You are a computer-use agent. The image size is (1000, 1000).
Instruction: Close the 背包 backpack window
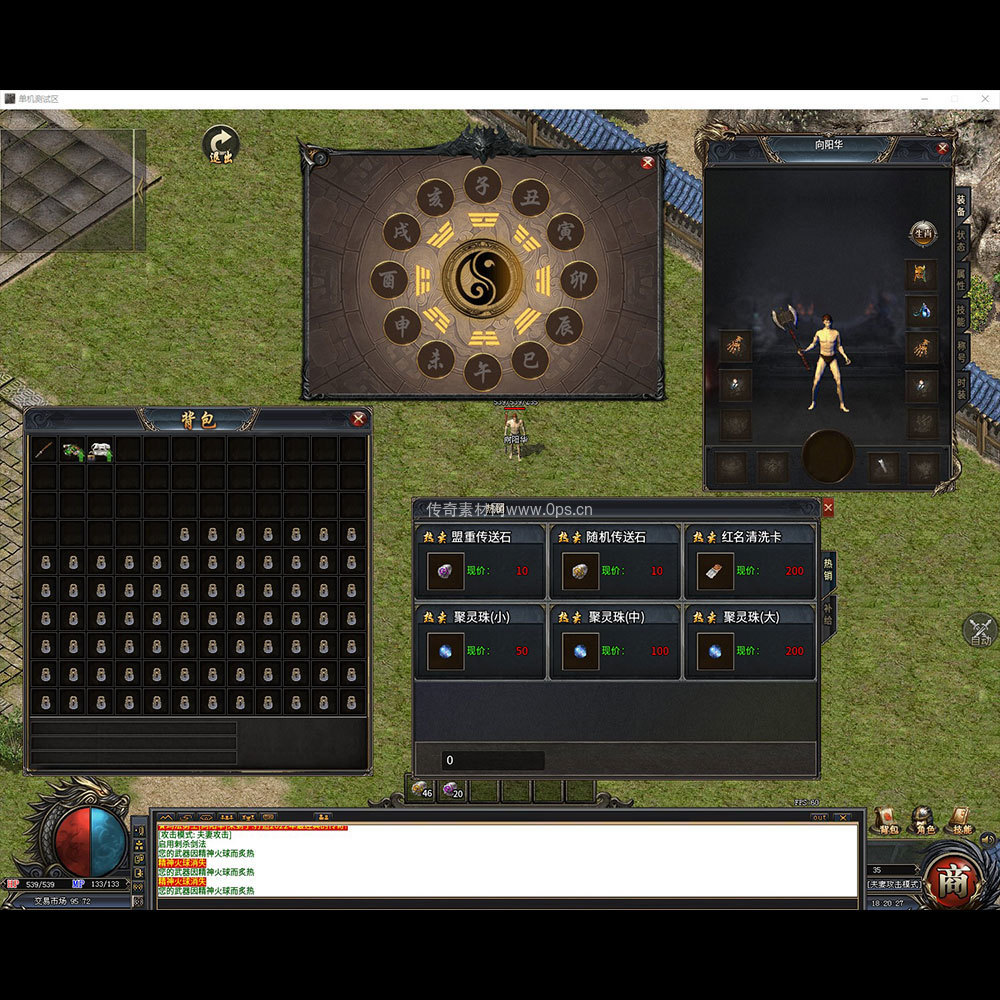(x=358, y=419)
